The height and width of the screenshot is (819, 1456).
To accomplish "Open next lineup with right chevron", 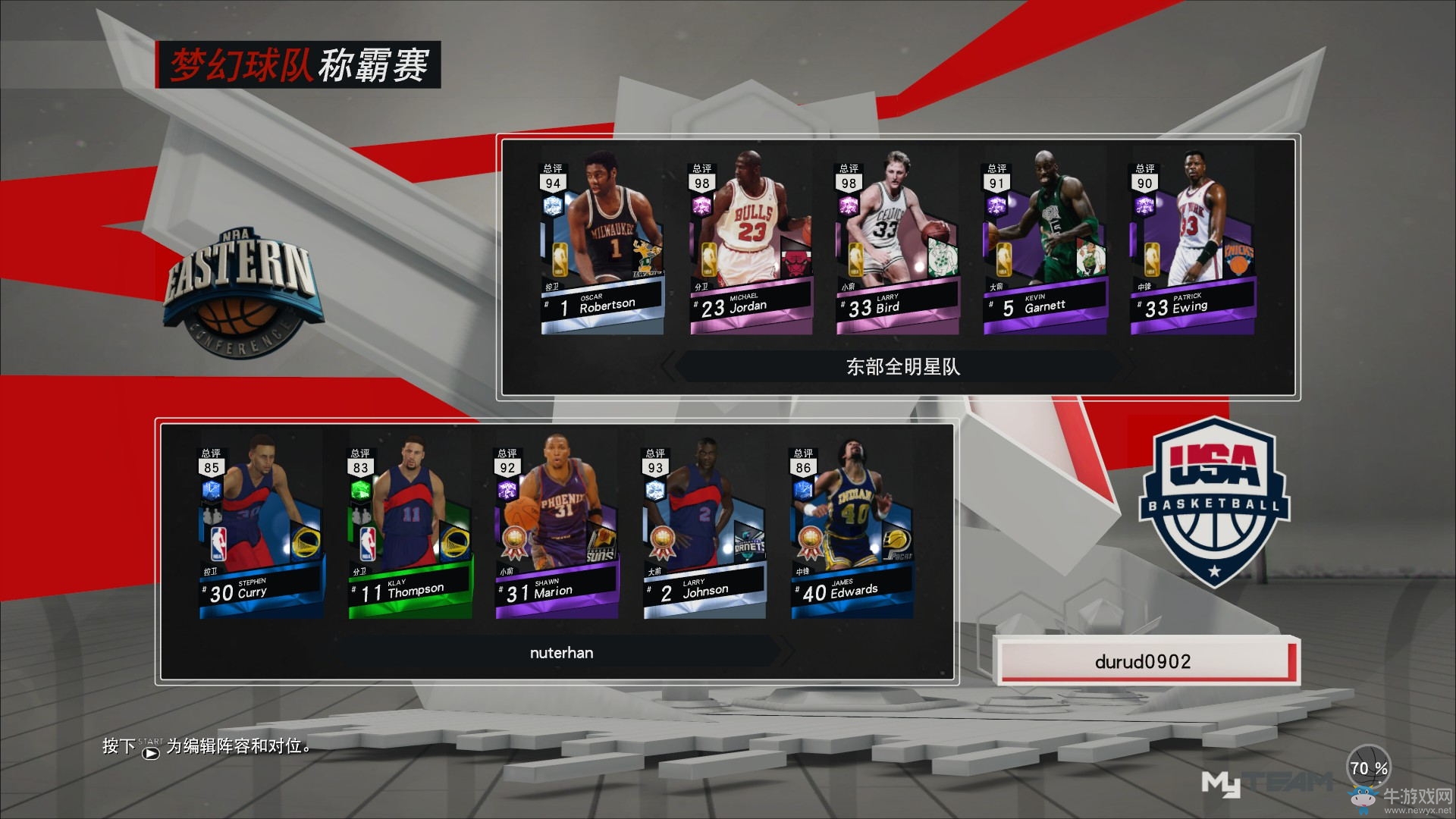I will pyautogui.click(x=790, y=652).
